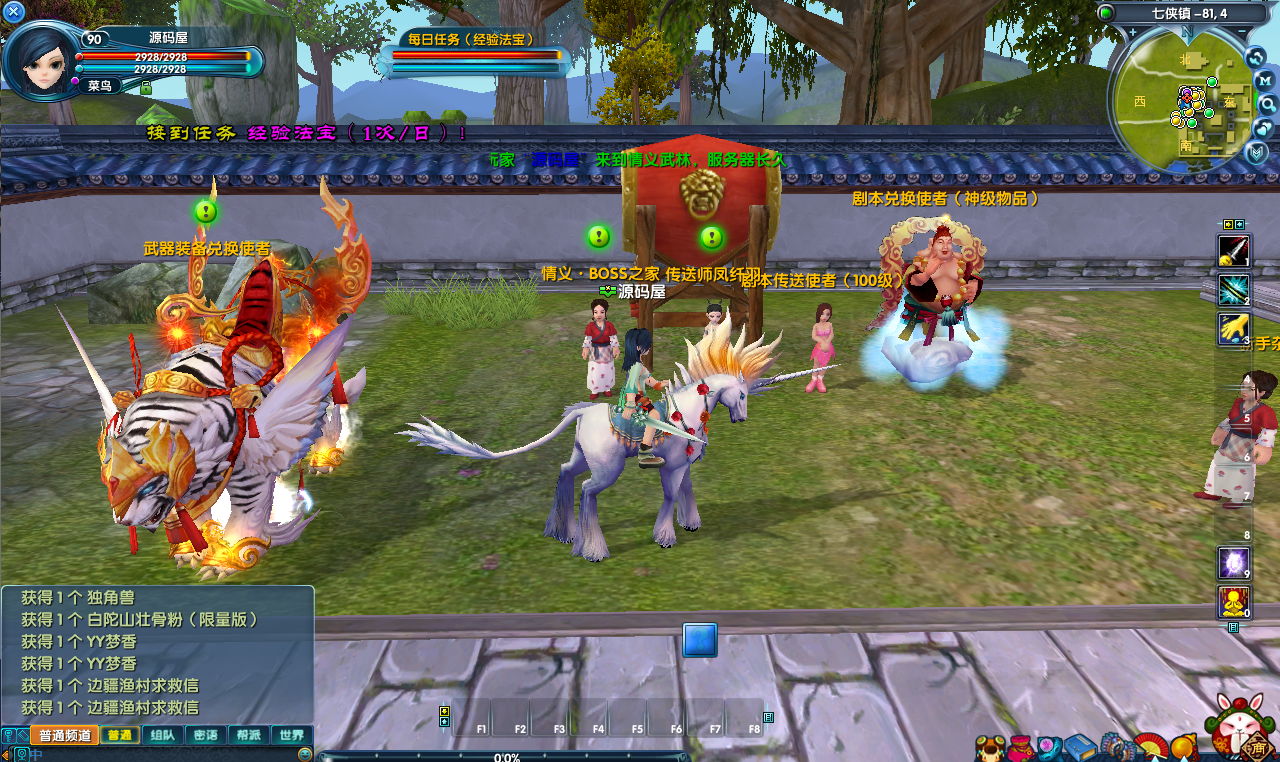Zoom in the minimap with plus button
The image size is (1280, 762).
(1133, 32)
